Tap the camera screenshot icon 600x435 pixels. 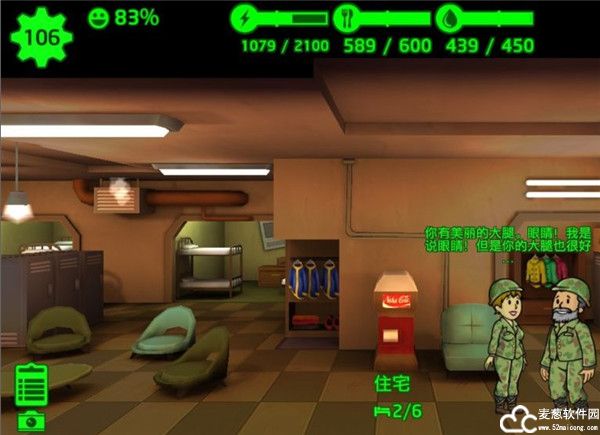click(x=30, y=421)
